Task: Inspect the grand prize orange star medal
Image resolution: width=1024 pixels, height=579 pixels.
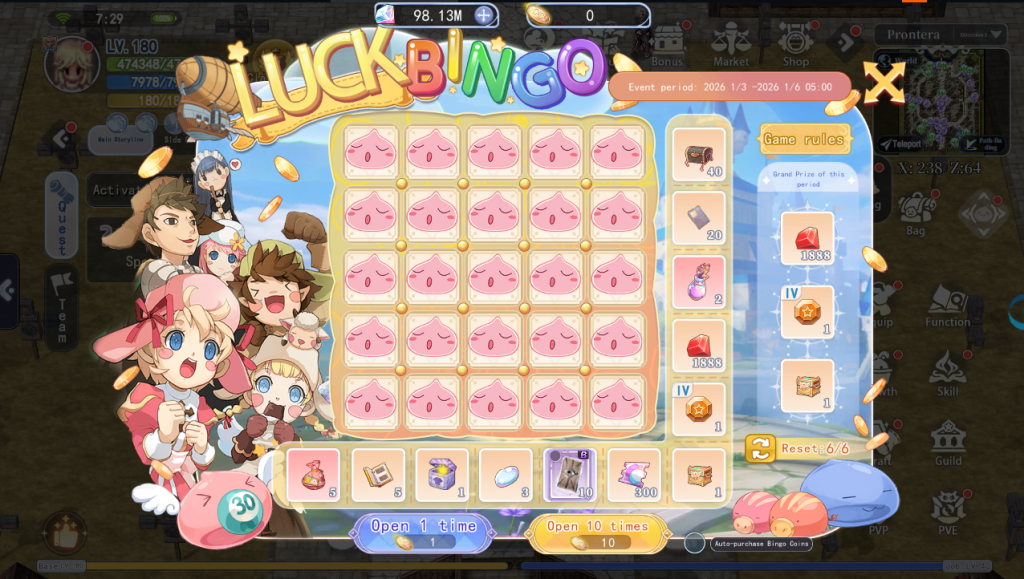Action: tap(807, 312)
